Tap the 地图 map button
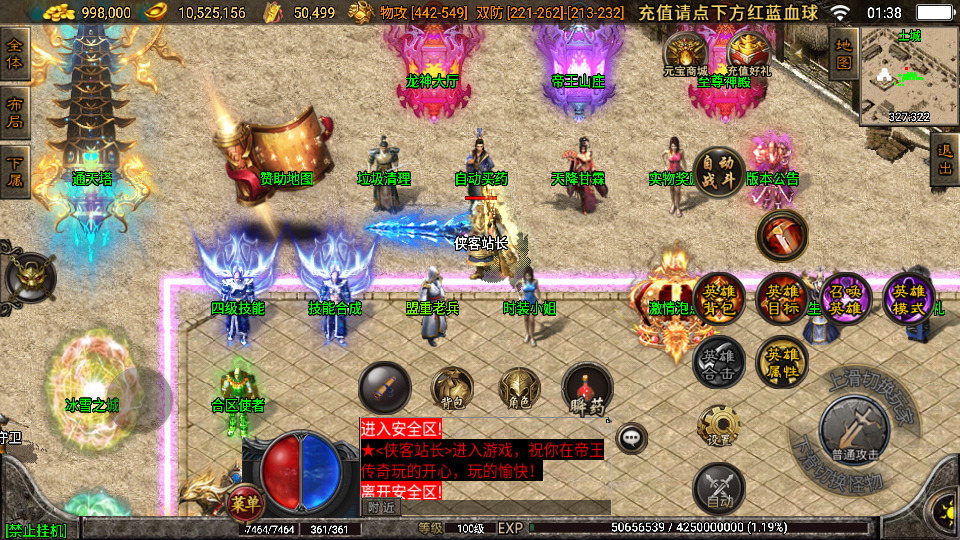Image resolution: width=960 pixels, height=540 pixels. coord(843,53)
